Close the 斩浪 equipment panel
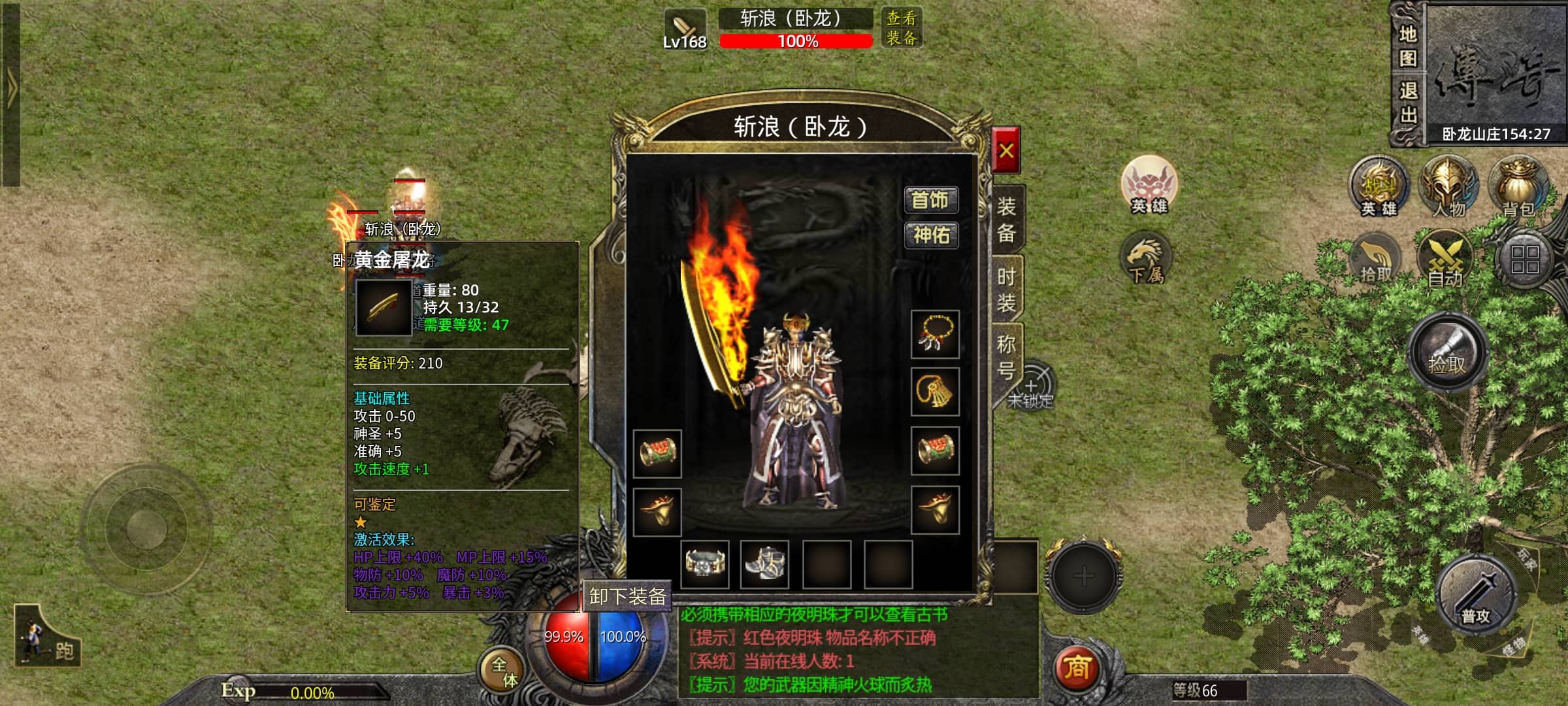The image size is (1568, 706). coord(1005,150)
